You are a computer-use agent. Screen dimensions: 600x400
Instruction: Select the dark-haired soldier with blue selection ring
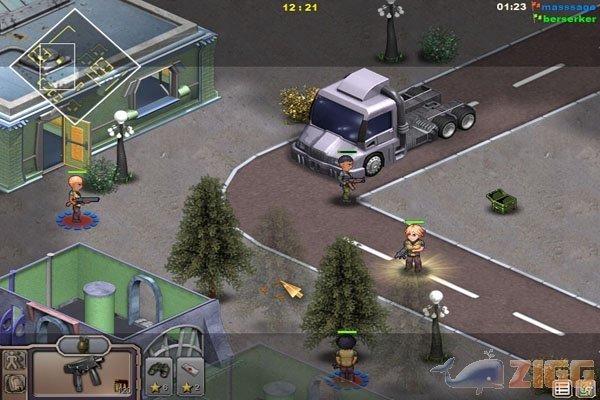[347, 360]
